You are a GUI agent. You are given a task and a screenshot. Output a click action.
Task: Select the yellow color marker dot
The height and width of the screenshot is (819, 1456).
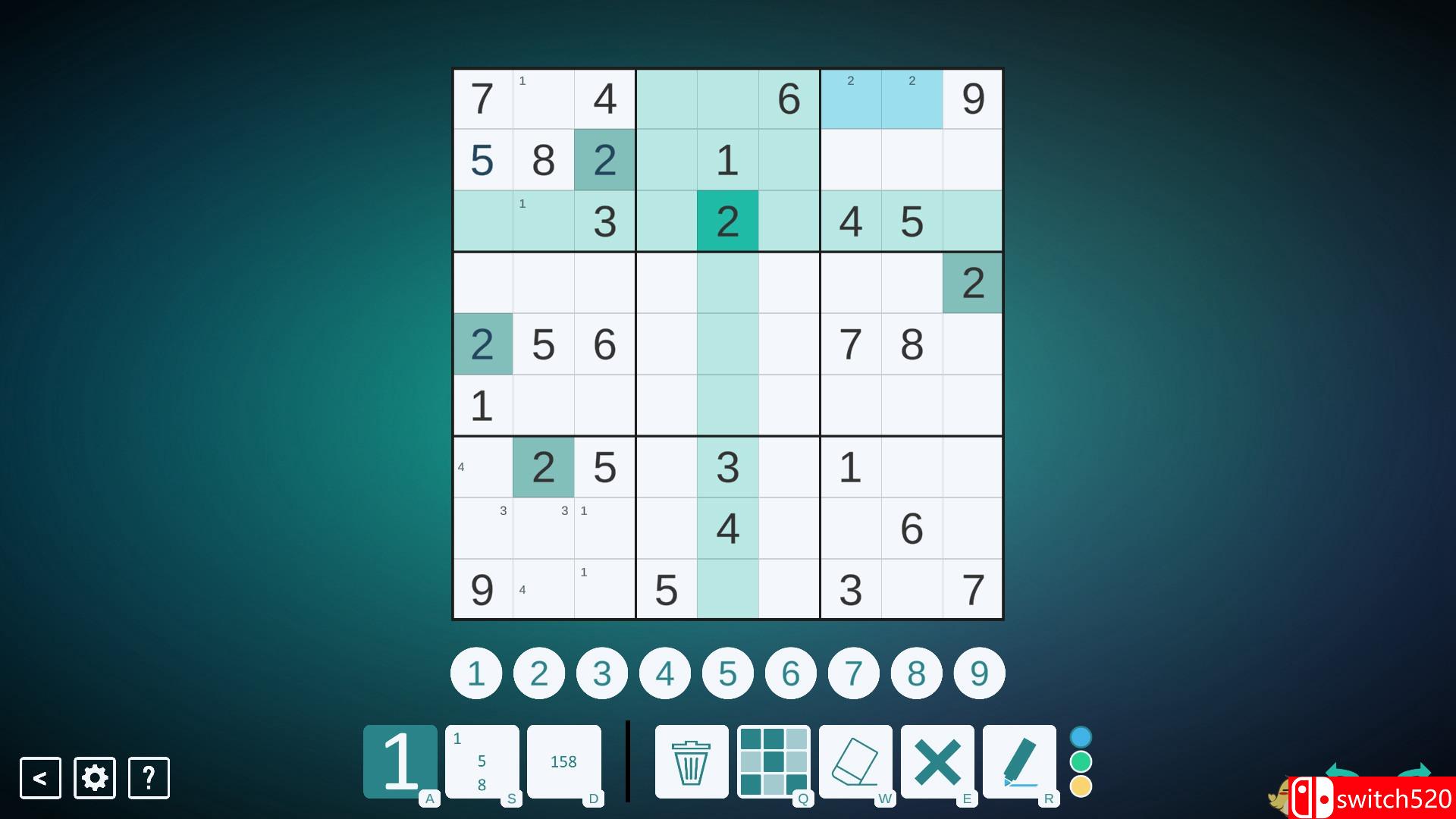1081,788
